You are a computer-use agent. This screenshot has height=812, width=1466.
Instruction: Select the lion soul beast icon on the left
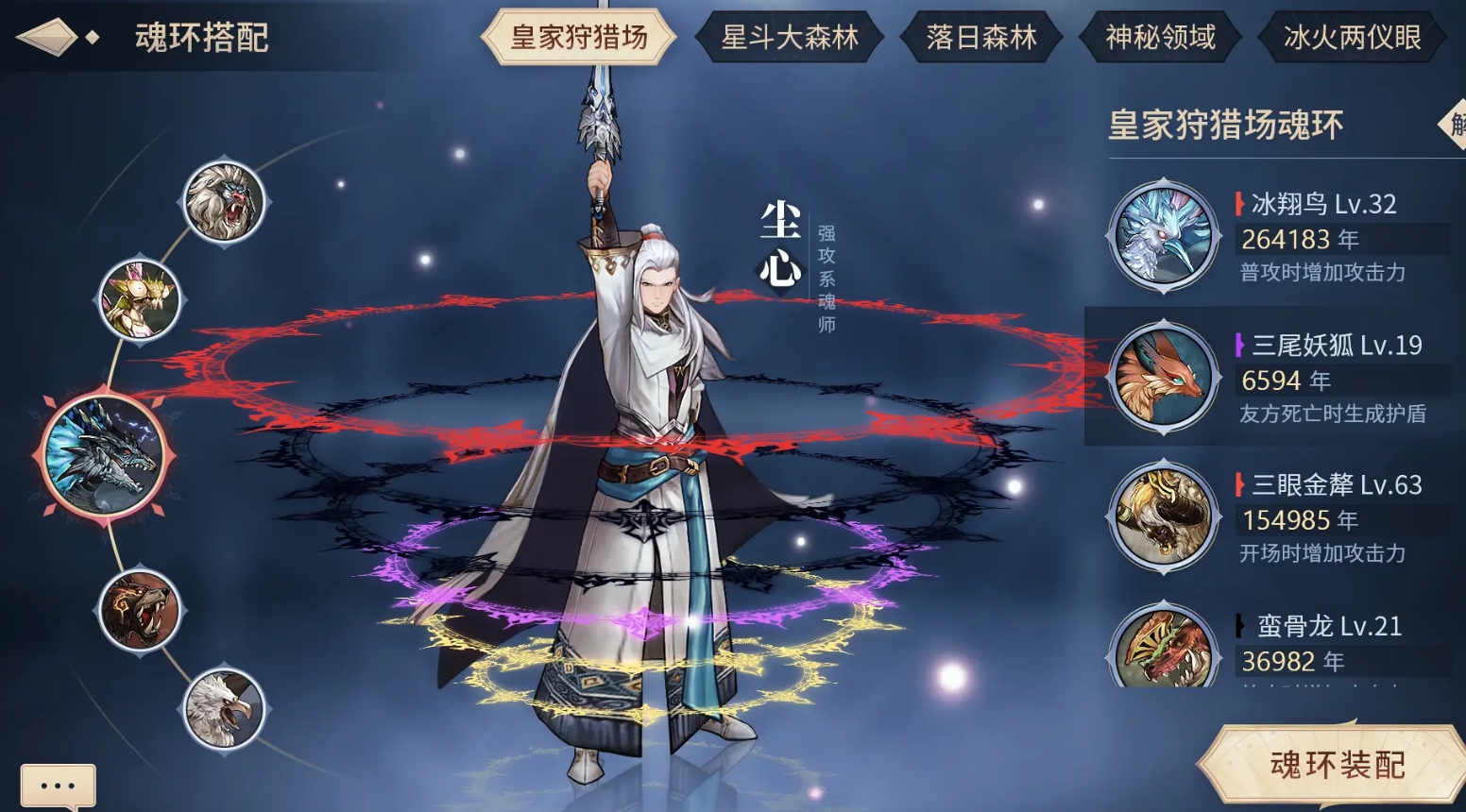(225, 201)
